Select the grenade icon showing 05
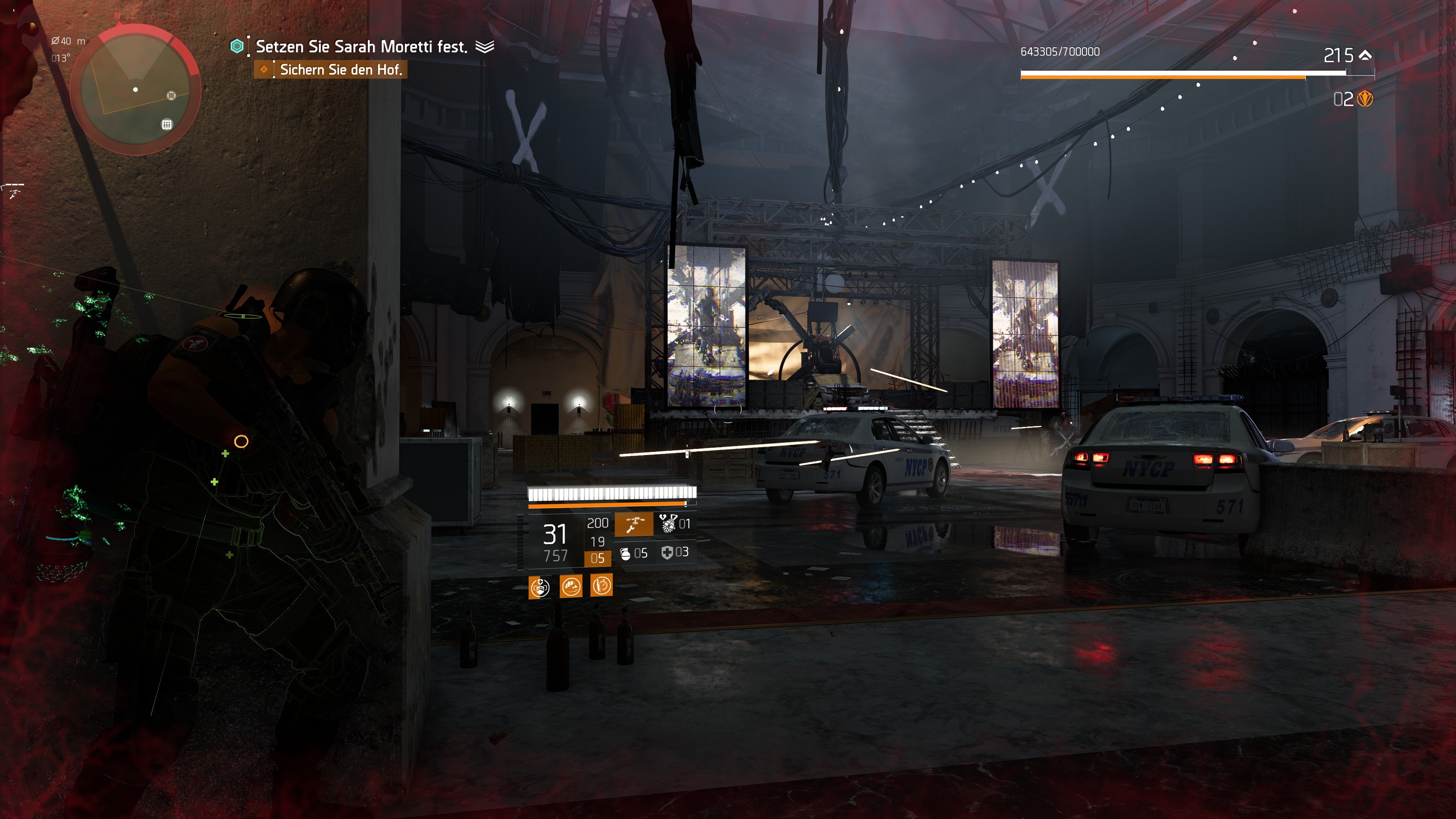 [626, 555]
